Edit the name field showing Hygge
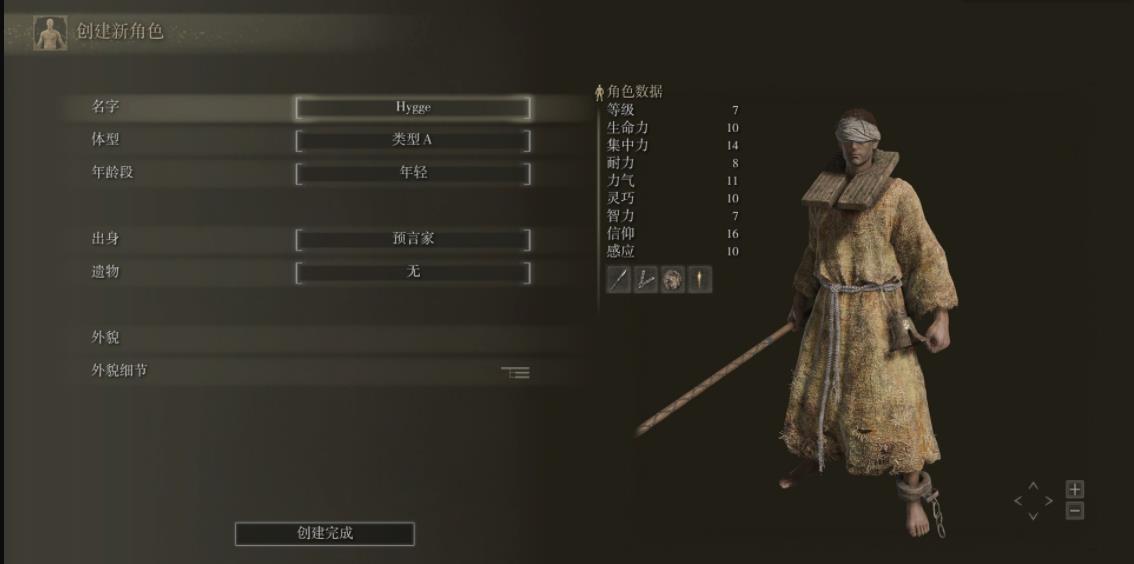Viewport: 1134px width, 564px height. [x=412, y=108]
